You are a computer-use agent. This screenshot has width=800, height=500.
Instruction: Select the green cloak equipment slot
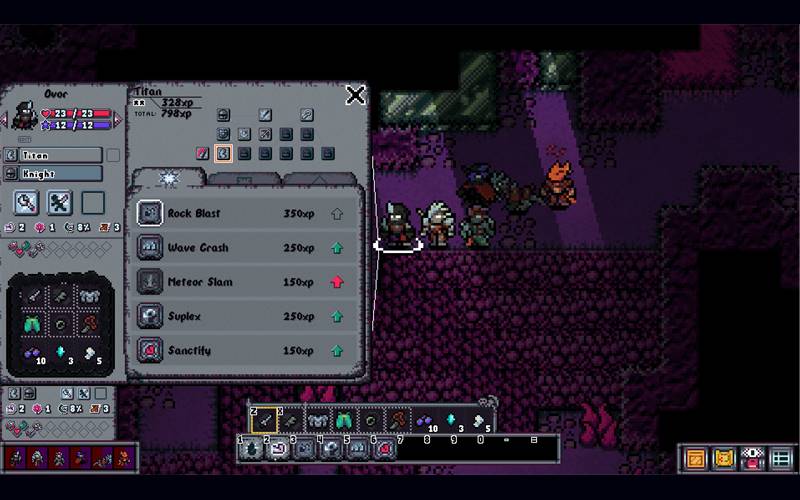tap(34, 324)
